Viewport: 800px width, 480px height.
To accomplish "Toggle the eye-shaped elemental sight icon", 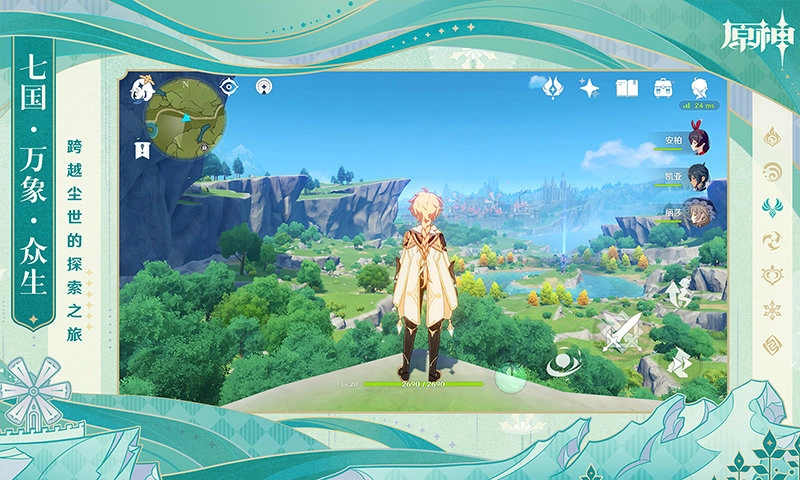I will pyautogui.click(x=229, y=87).
